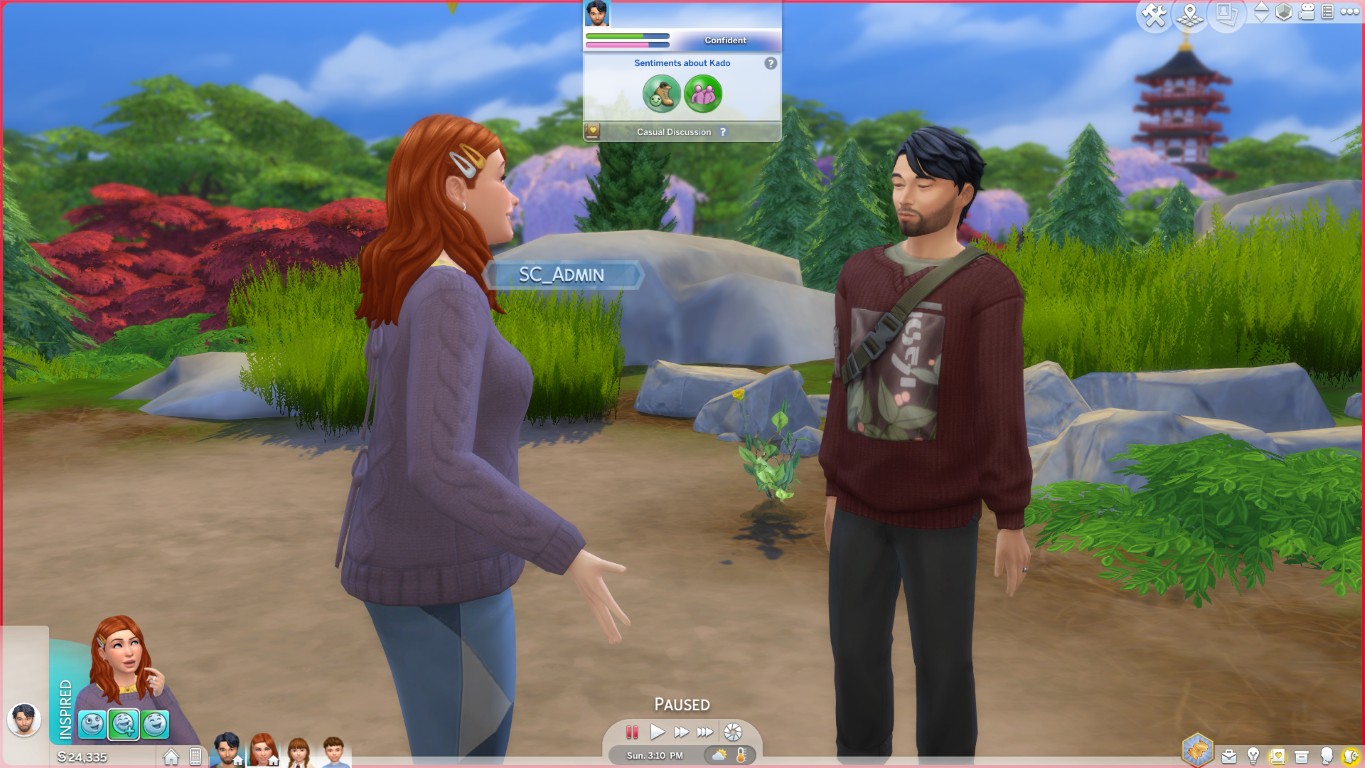Open the Relationships heart book panel
1365x768 pixels.
(1277, 756)
